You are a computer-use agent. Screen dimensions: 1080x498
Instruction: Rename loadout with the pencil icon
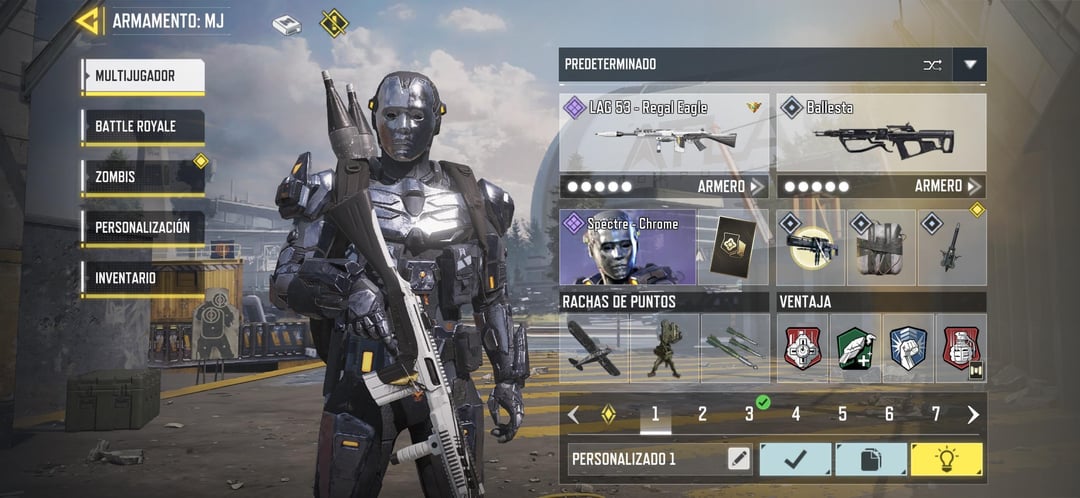739,459
